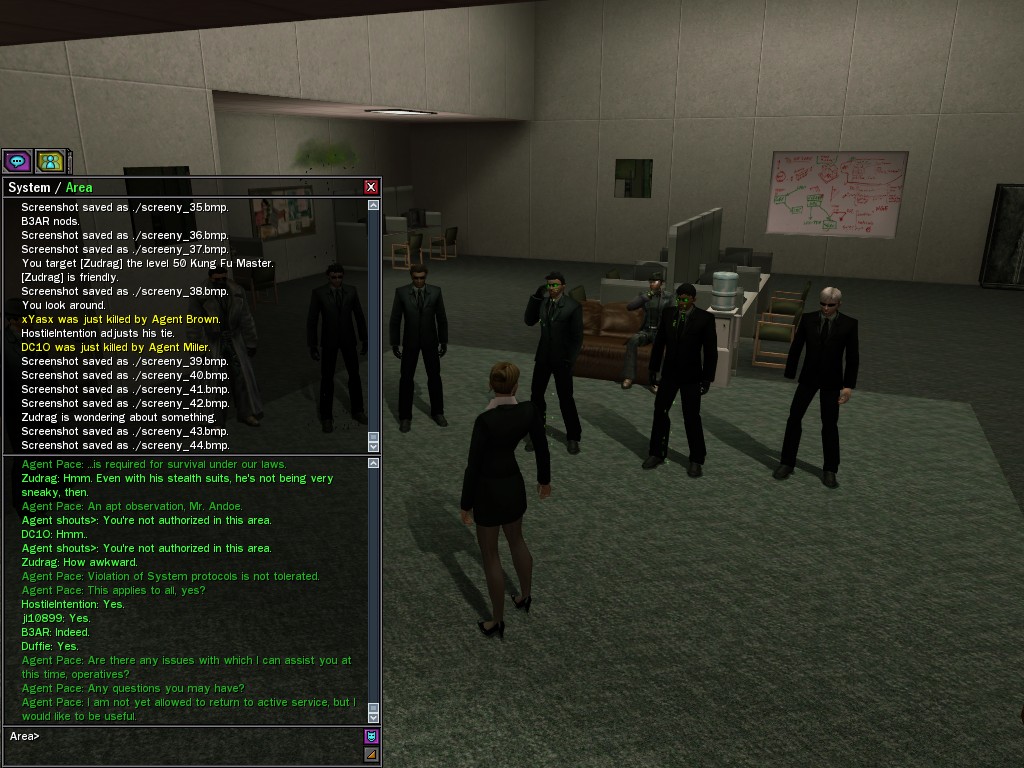Open the purple speech-bubble chat icon
1024x768 pixels.
(x=17, y=160)
